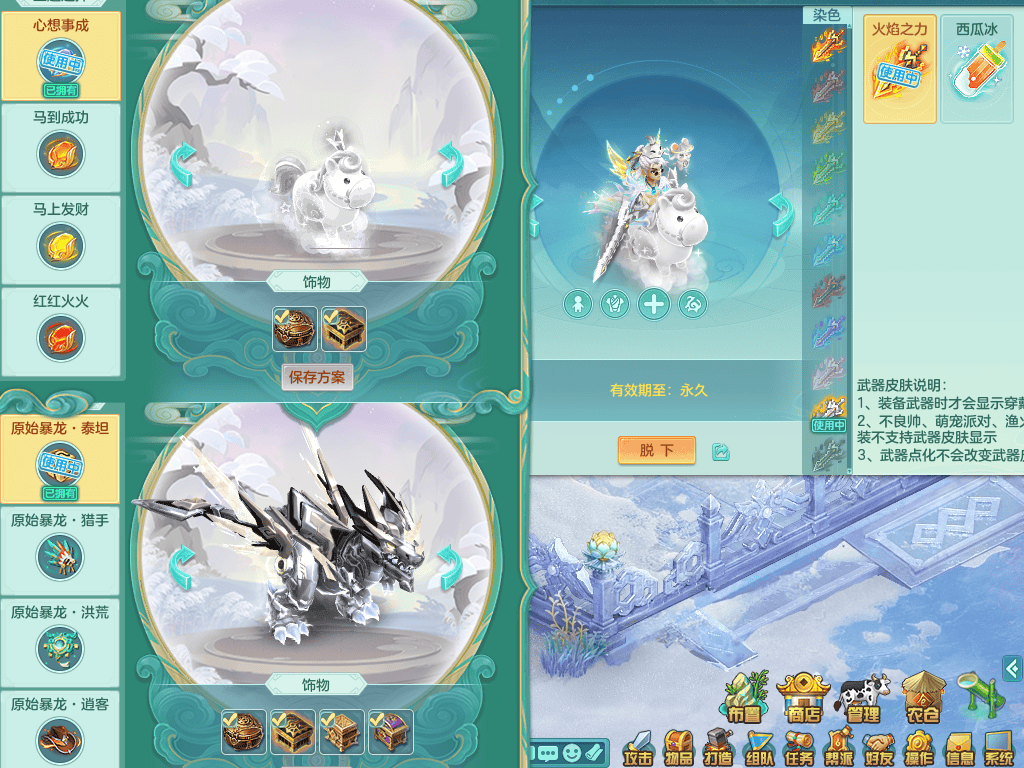Click the 保存方案 save button

[x=317, y=377]
